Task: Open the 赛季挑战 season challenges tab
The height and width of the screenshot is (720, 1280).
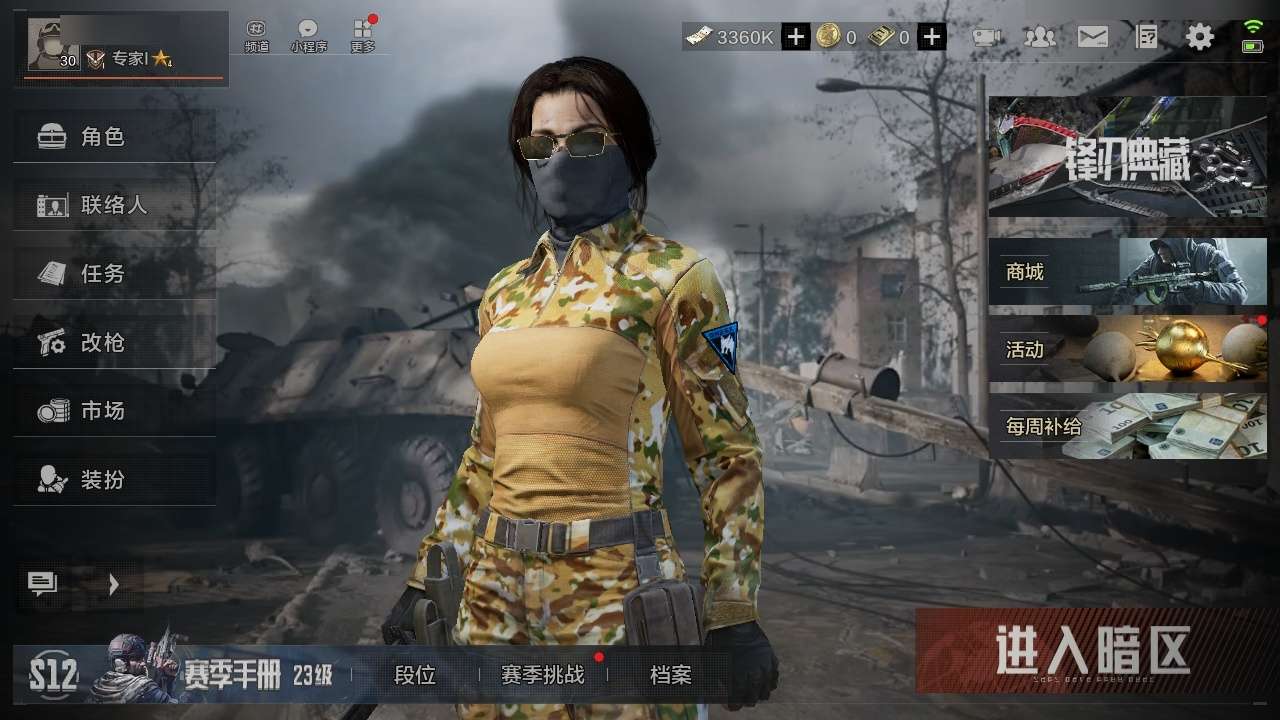Action: pos(543,676)
